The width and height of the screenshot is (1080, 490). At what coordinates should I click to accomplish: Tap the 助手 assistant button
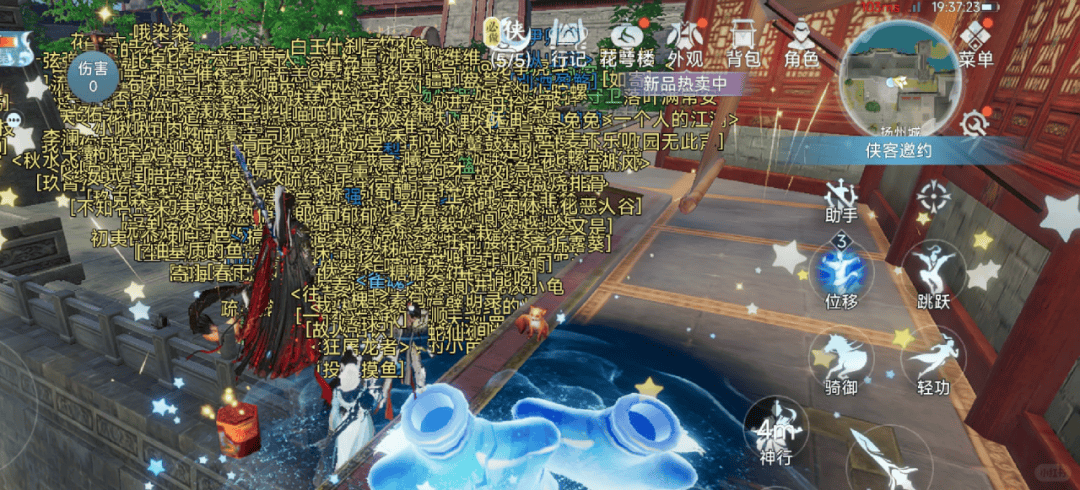tap(842, 200)
